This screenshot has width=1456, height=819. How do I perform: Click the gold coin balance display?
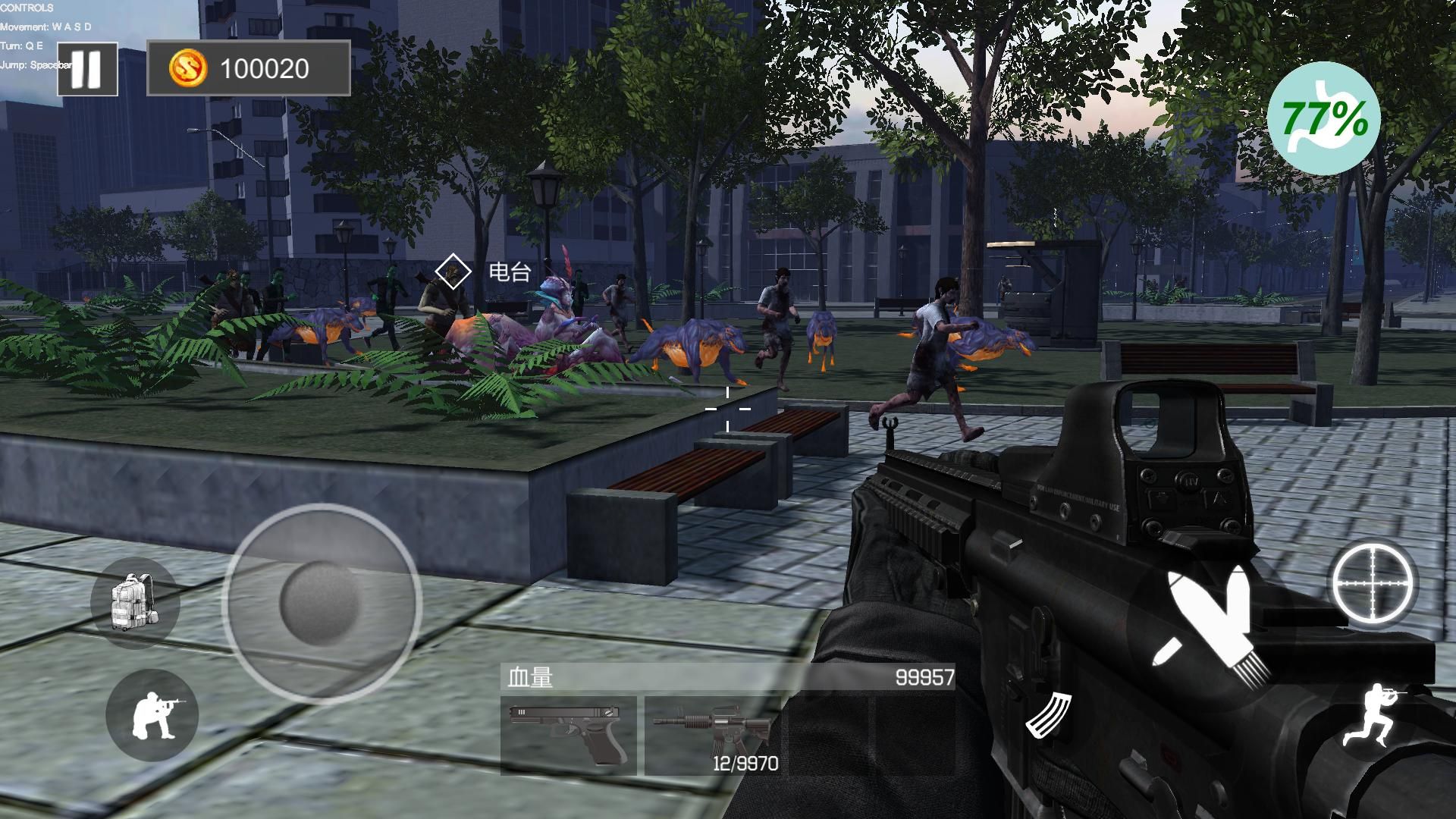[x=249, y=69]
